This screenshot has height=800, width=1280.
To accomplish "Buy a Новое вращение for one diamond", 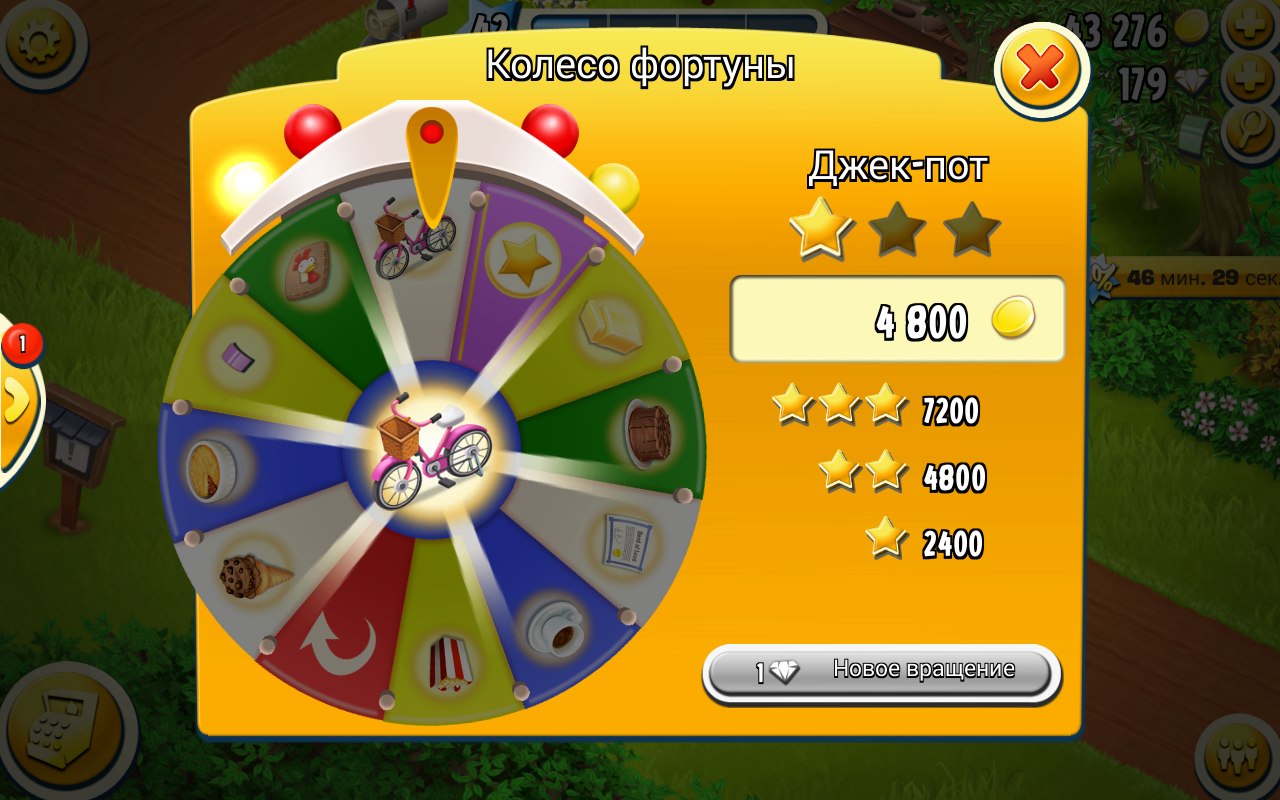I will [881, 672].
